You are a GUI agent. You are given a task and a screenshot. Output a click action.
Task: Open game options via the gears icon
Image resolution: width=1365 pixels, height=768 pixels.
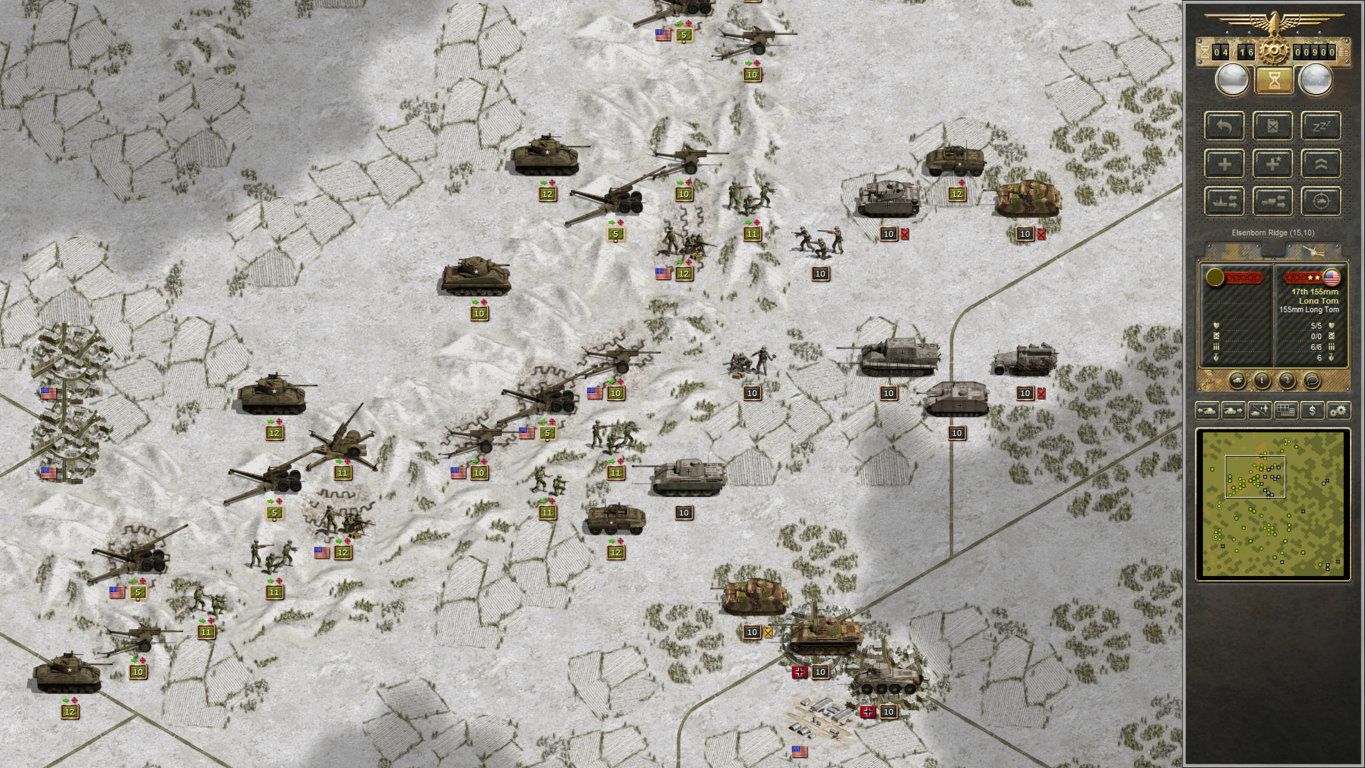(1339, 410)
